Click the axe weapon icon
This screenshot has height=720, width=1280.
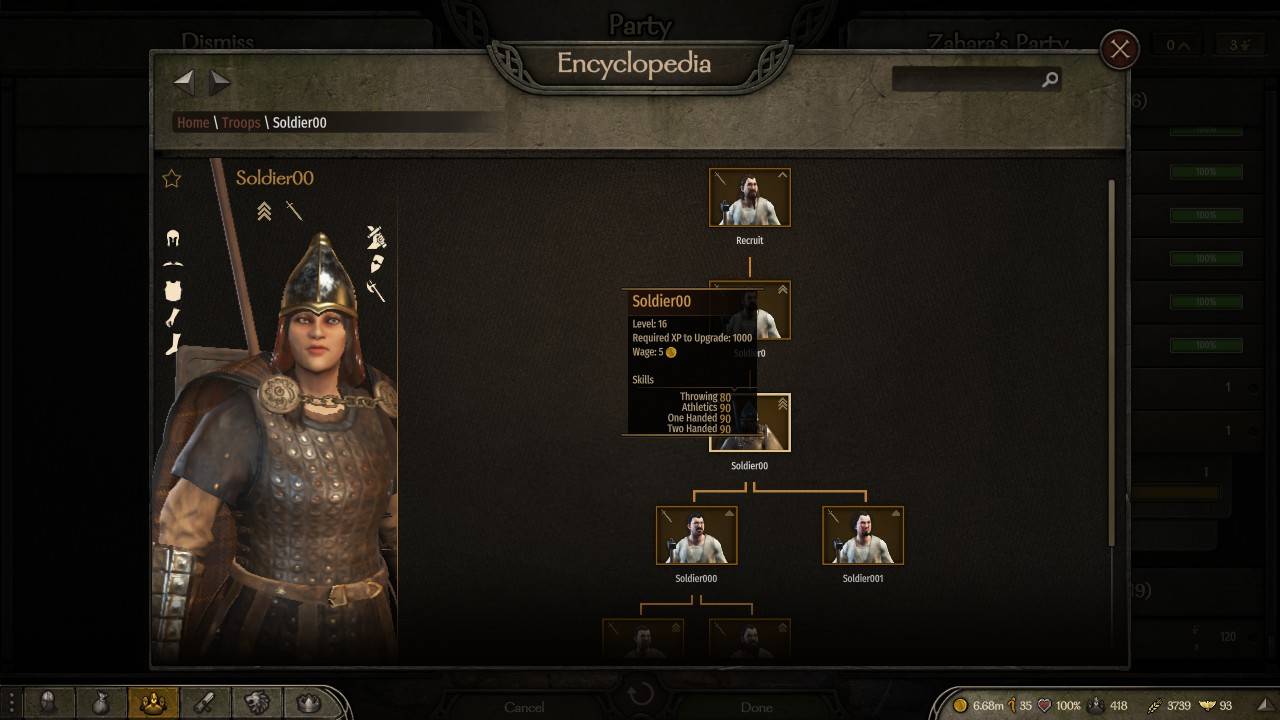[x=376, y=291]
